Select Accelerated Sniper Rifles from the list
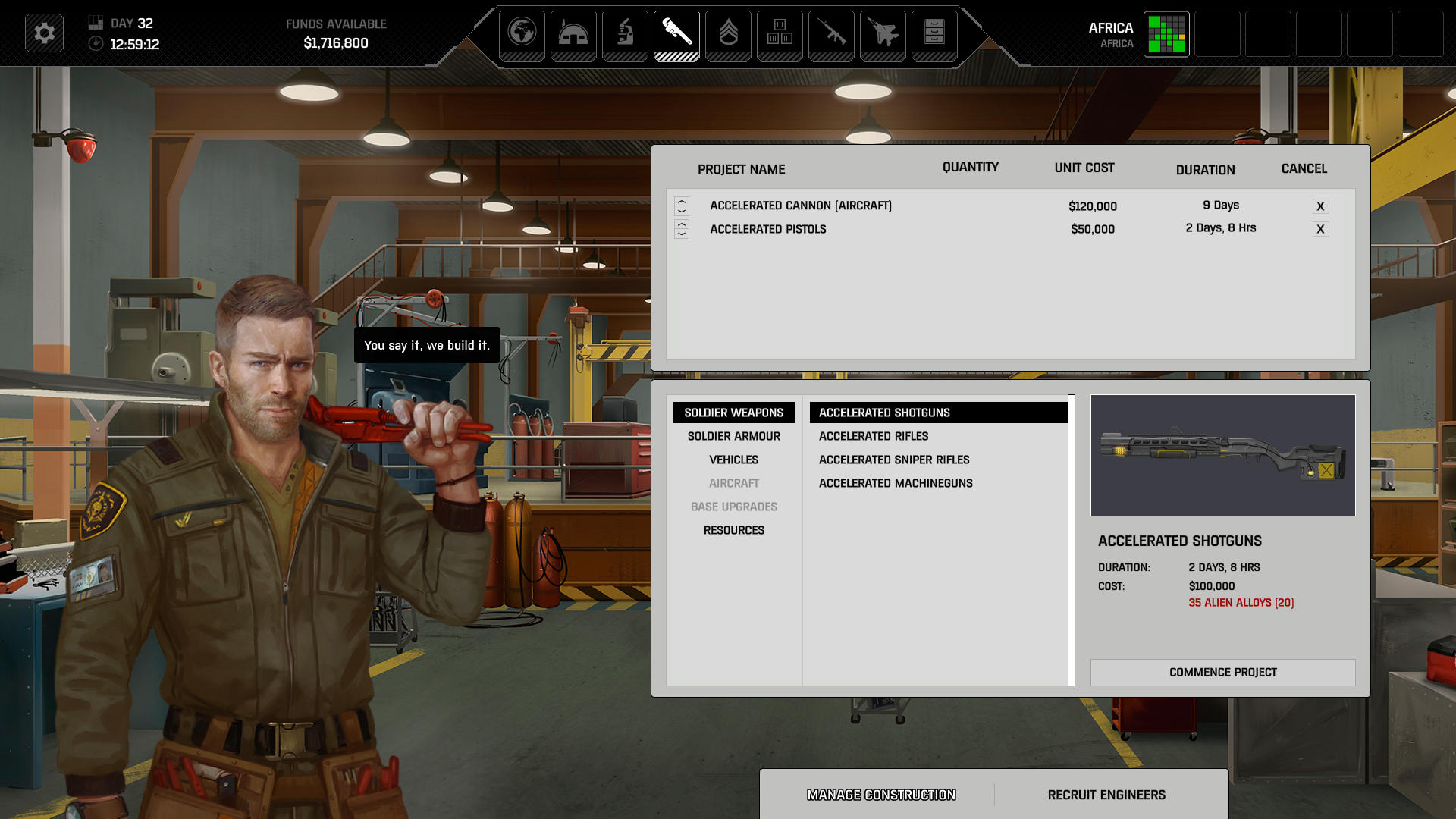 click(x=894, y=460)
